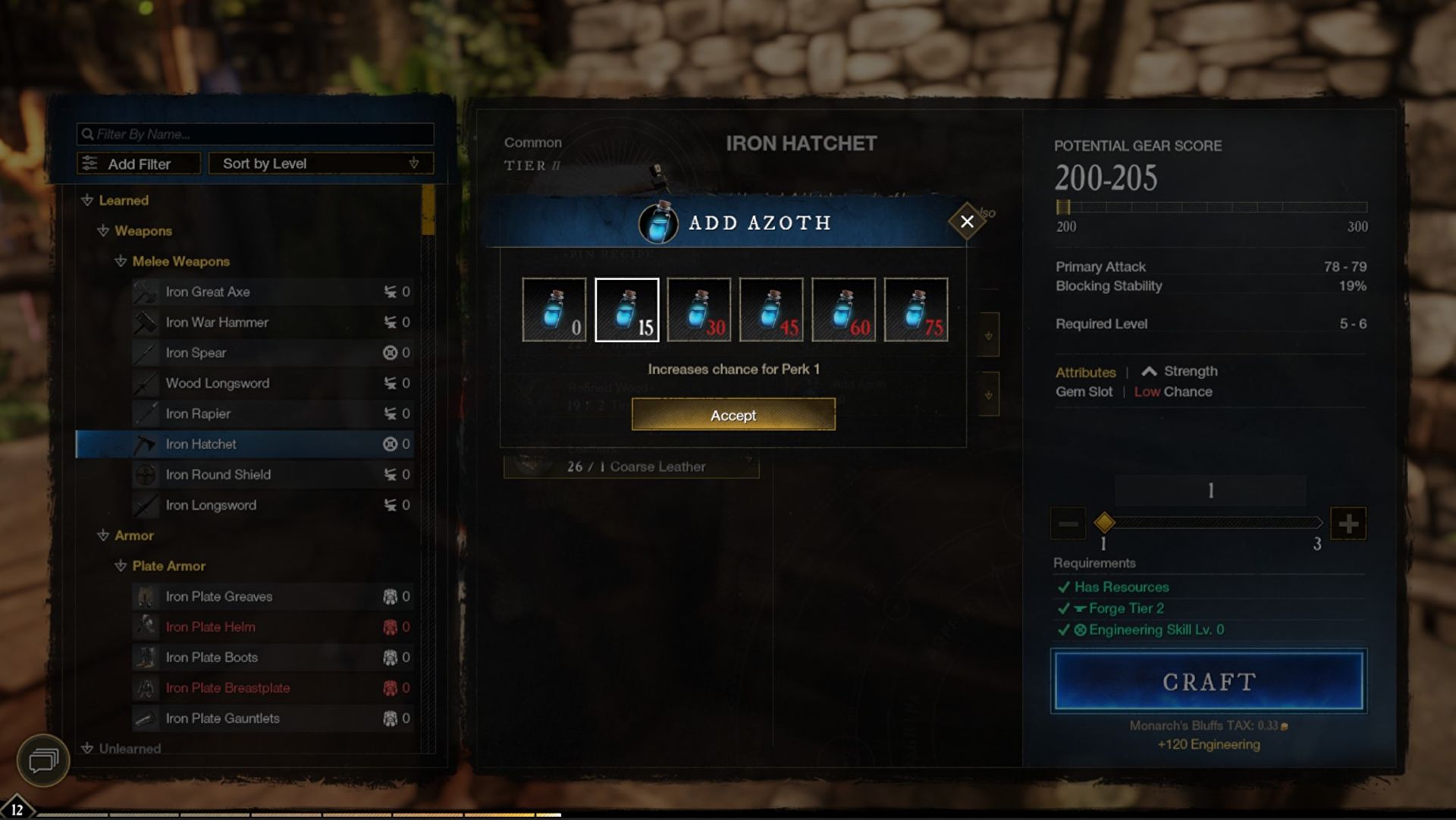Screen dimensions: 1456x820
Task: Select the 30 Azoth option
Action: (x=699, y=309)
